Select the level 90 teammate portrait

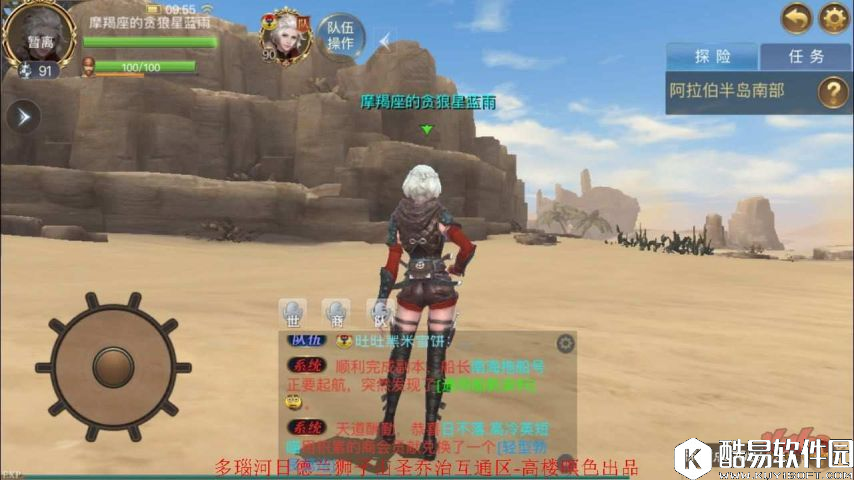pyautogui.click(x=284, y=35)
